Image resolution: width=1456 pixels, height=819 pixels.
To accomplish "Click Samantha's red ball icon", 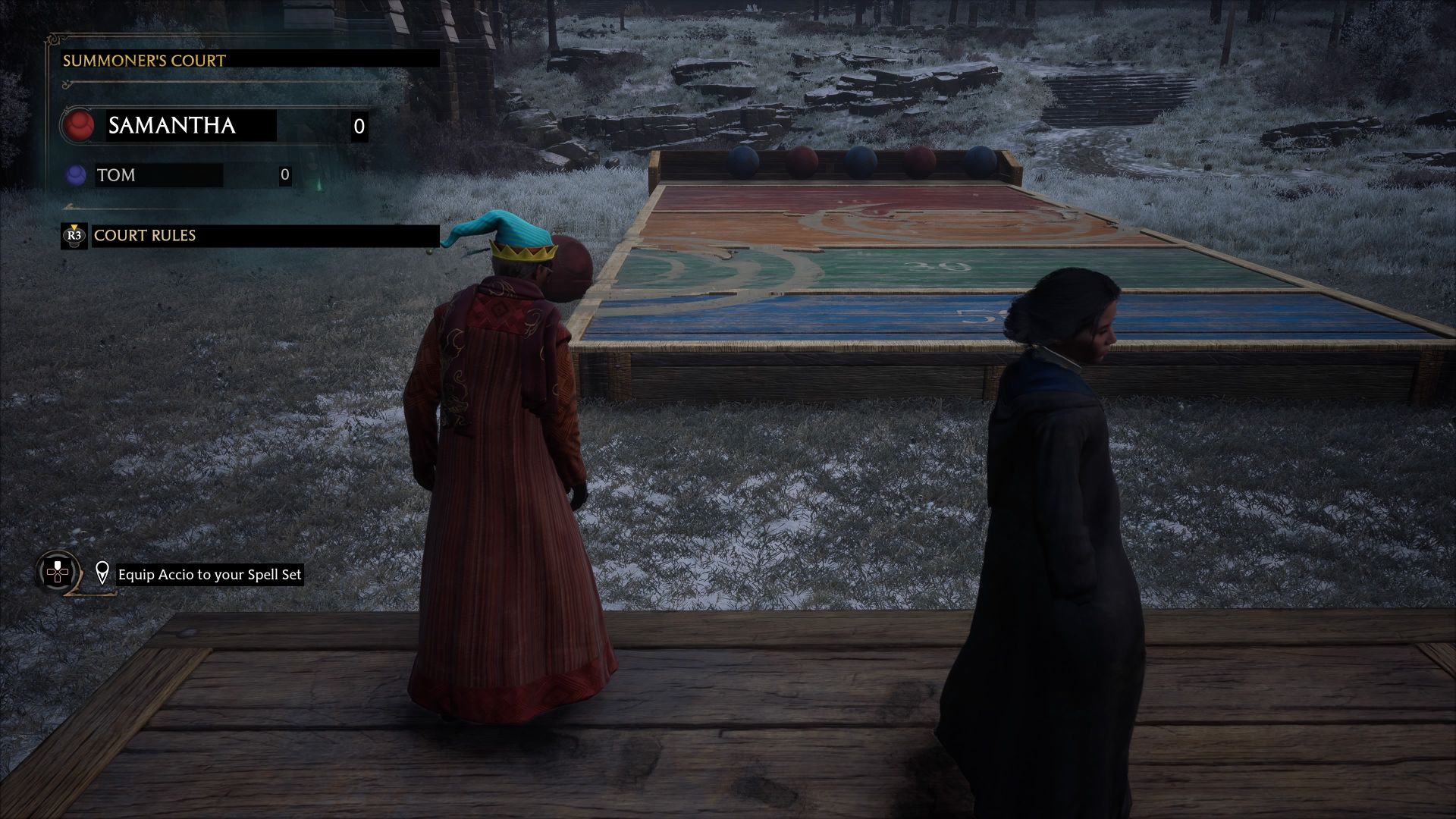I will pyautogui.click(x=78, y=126).
